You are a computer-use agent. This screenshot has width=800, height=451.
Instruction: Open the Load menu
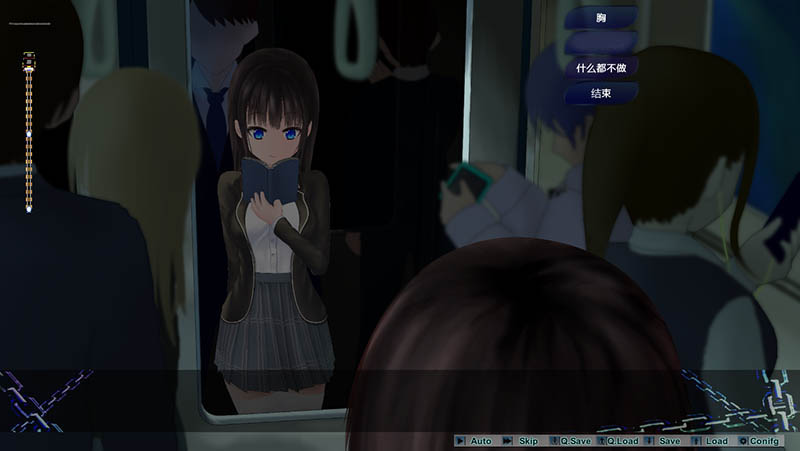[712, 441]
